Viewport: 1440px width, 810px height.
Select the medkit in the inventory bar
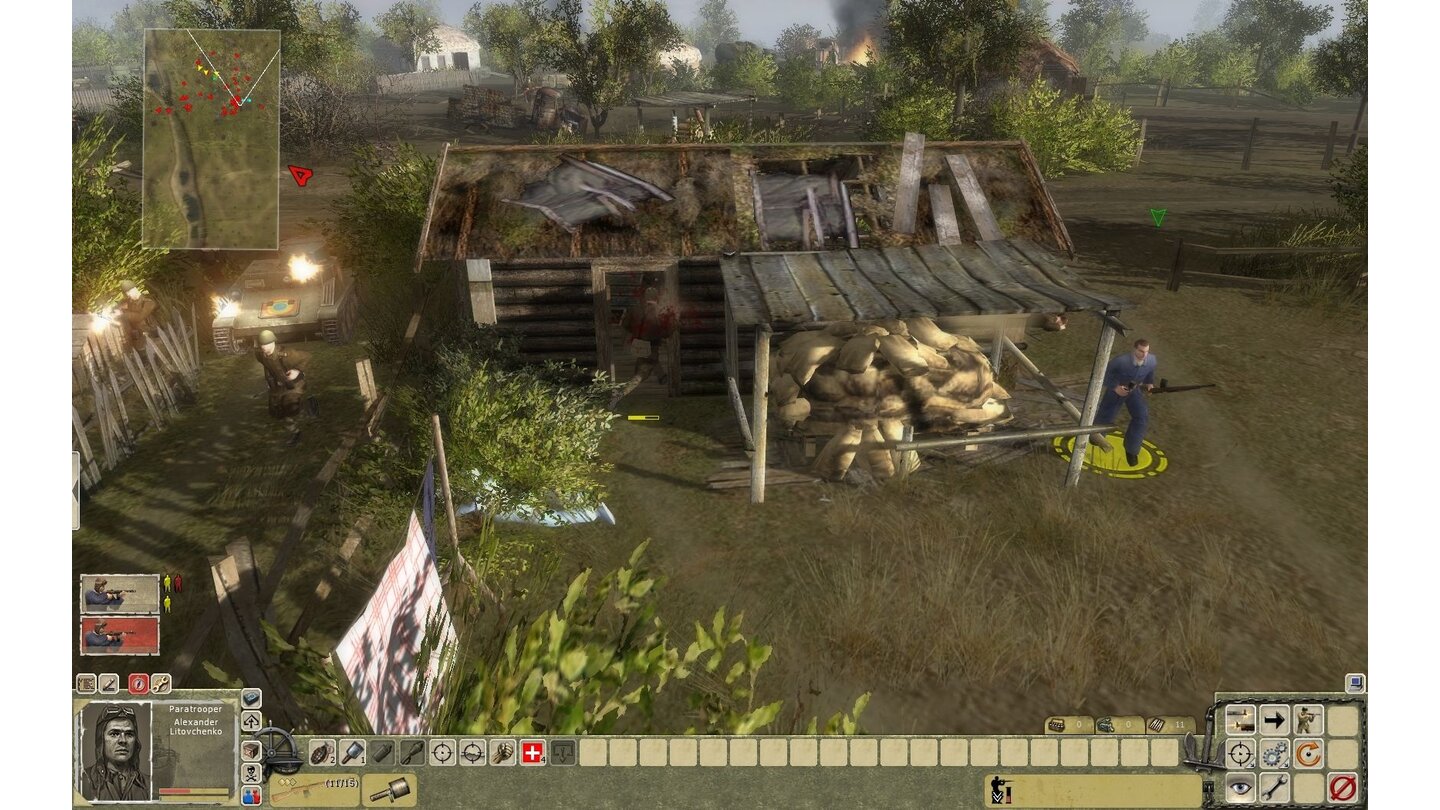click(531, 754)
